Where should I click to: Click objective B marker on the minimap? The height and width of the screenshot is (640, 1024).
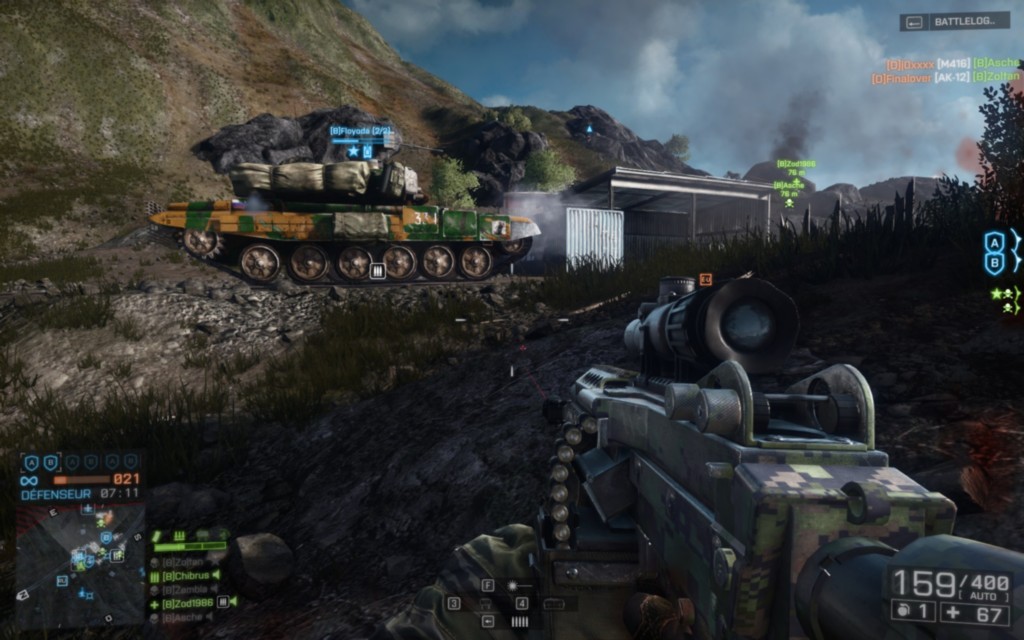(105, 537)
